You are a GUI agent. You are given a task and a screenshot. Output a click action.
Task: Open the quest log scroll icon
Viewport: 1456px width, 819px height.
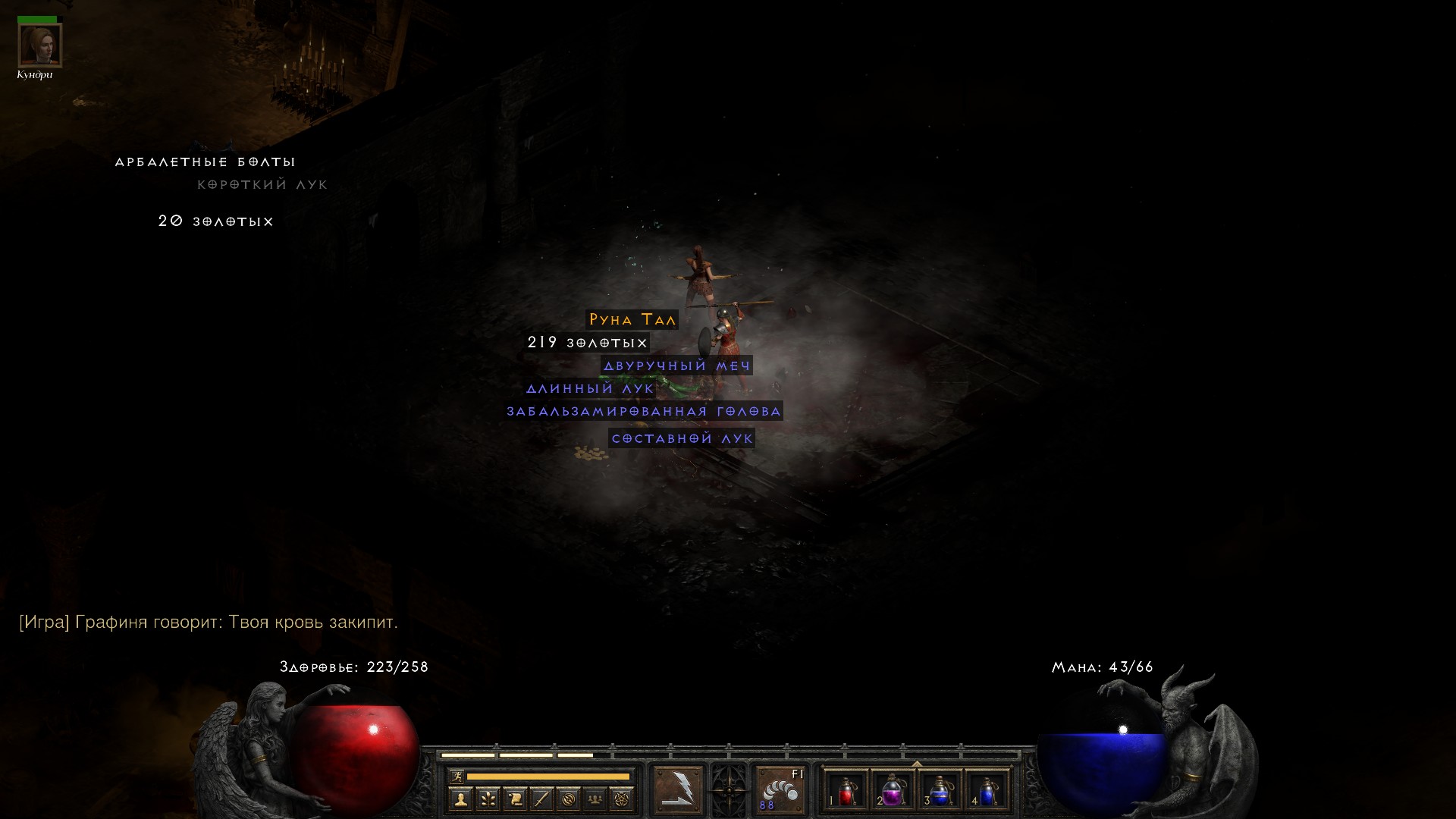[x=515, y=799]
